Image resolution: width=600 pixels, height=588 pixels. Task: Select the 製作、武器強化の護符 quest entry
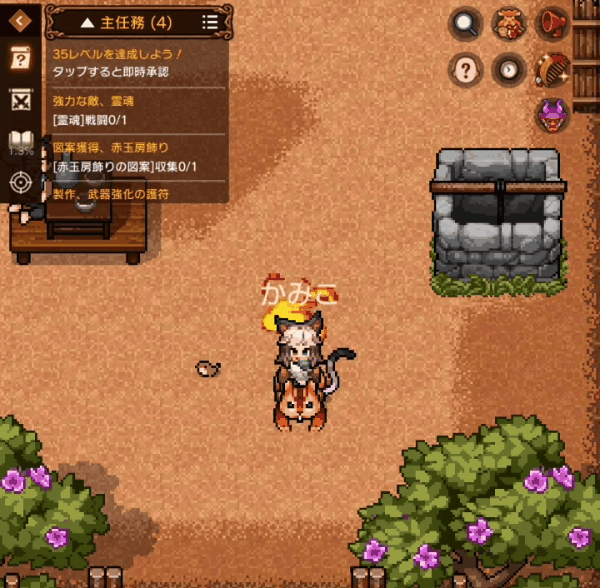click(138, 193)
